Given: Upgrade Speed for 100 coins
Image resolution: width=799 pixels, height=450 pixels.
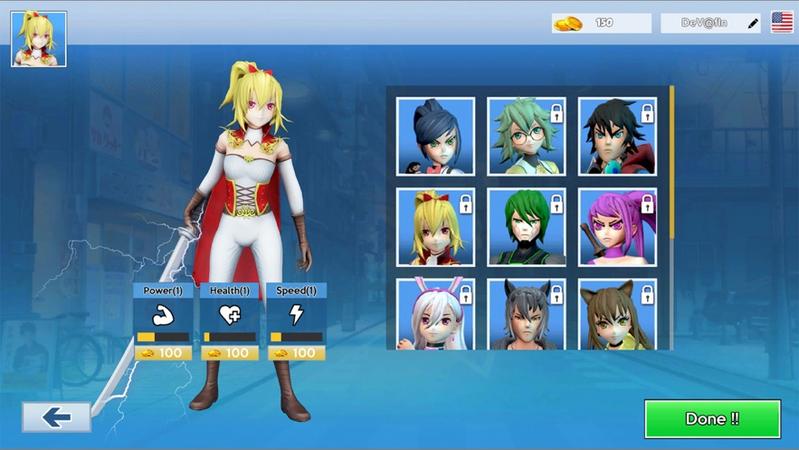Looking at the screenshot, I should click(295, 353).
